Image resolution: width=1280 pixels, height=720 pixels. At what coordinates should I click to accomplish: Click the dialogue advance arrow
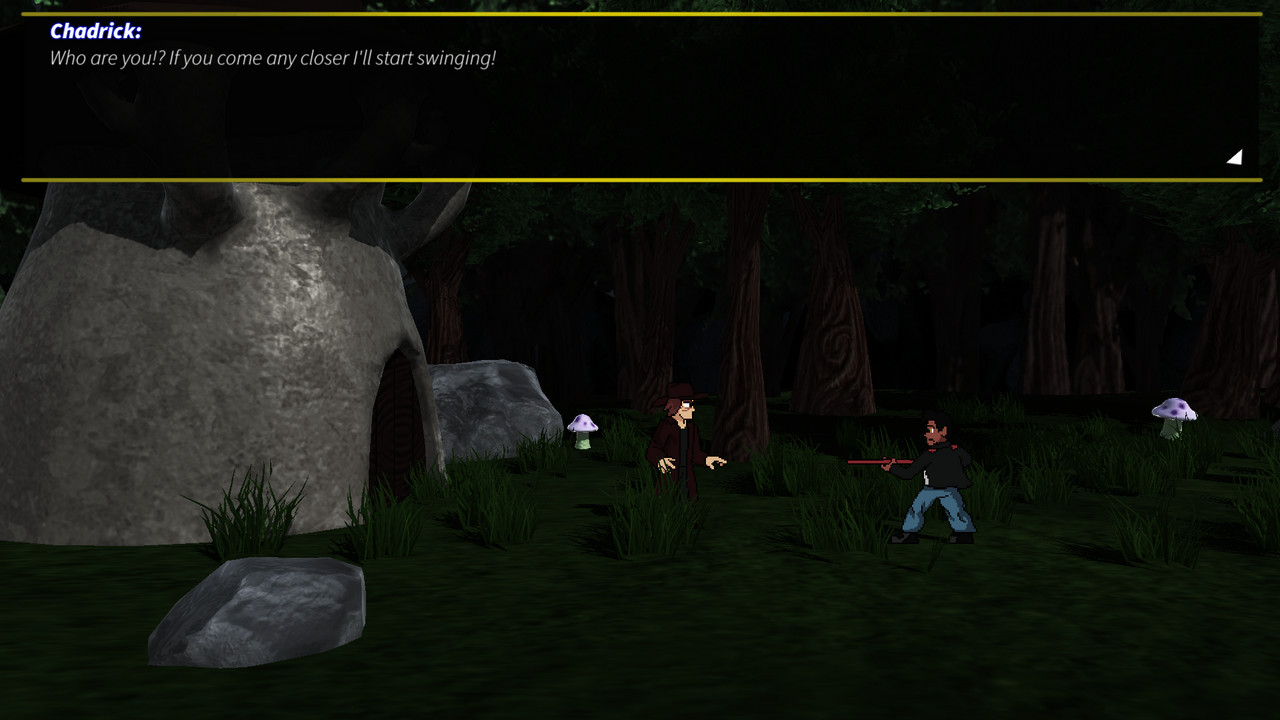pyautogui.click(x=1234, y=156)
